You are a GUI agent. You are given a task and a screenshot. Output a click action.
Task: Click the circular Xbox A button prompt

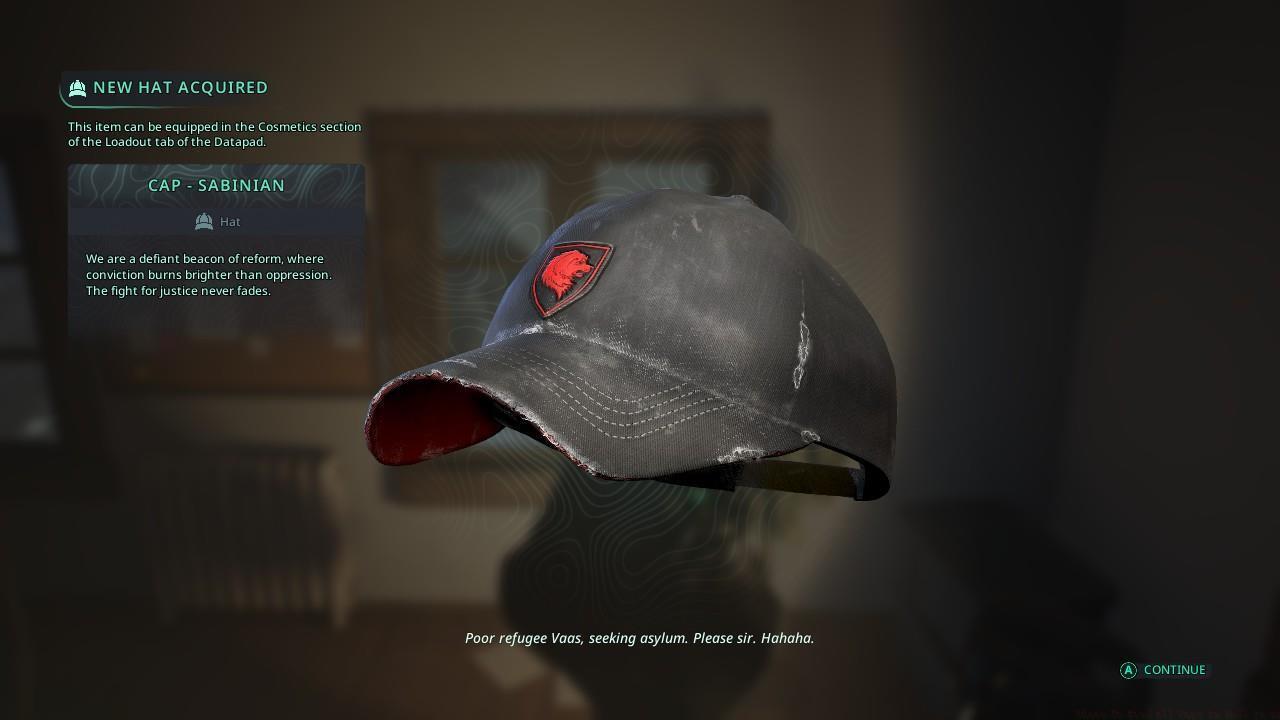(1127, 670)
